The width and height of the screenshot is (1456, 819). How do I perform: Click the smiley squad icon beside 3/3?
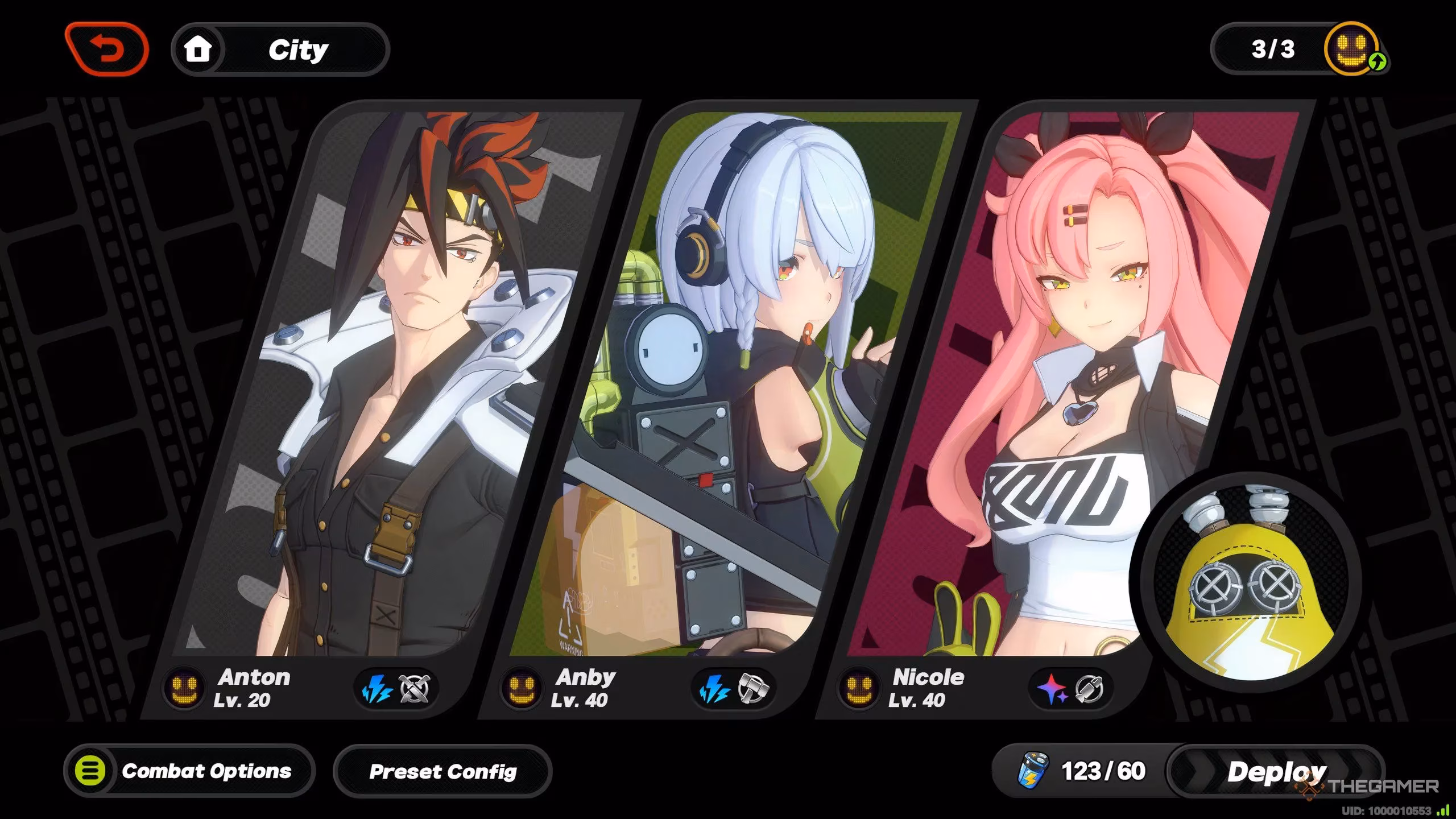click(1352, 49)
